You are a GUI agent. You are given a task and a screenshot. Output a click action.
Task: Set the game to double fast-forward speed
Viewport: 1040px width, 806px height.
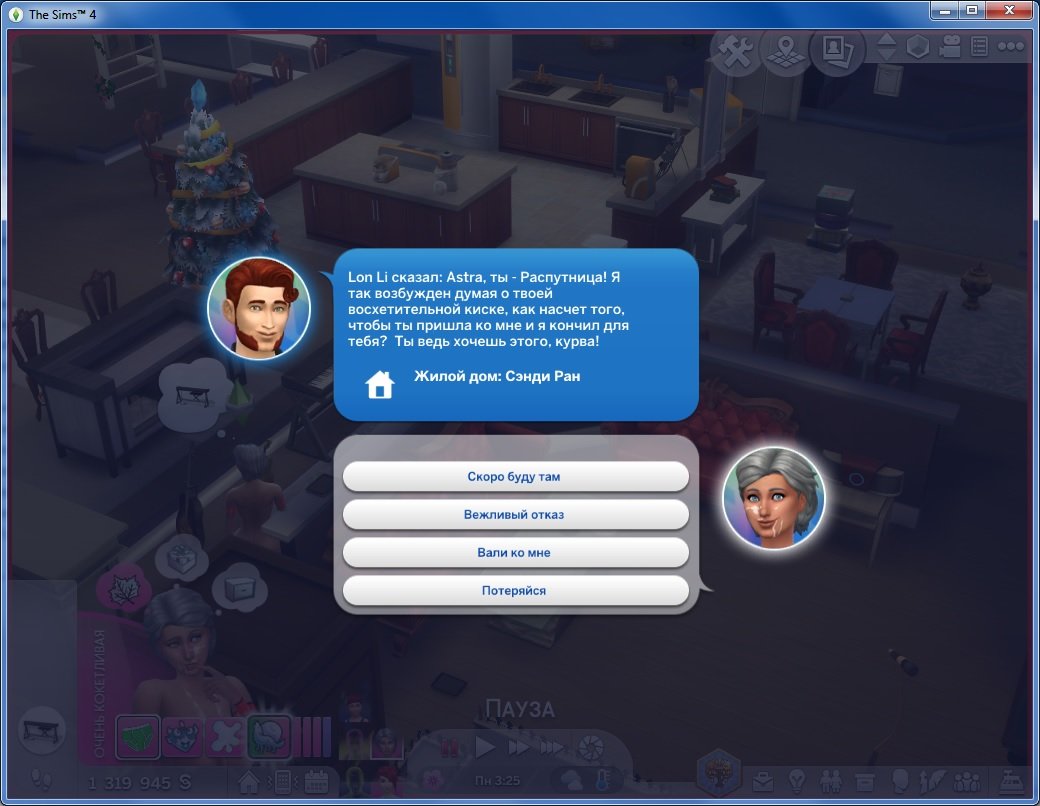[519, 747]
